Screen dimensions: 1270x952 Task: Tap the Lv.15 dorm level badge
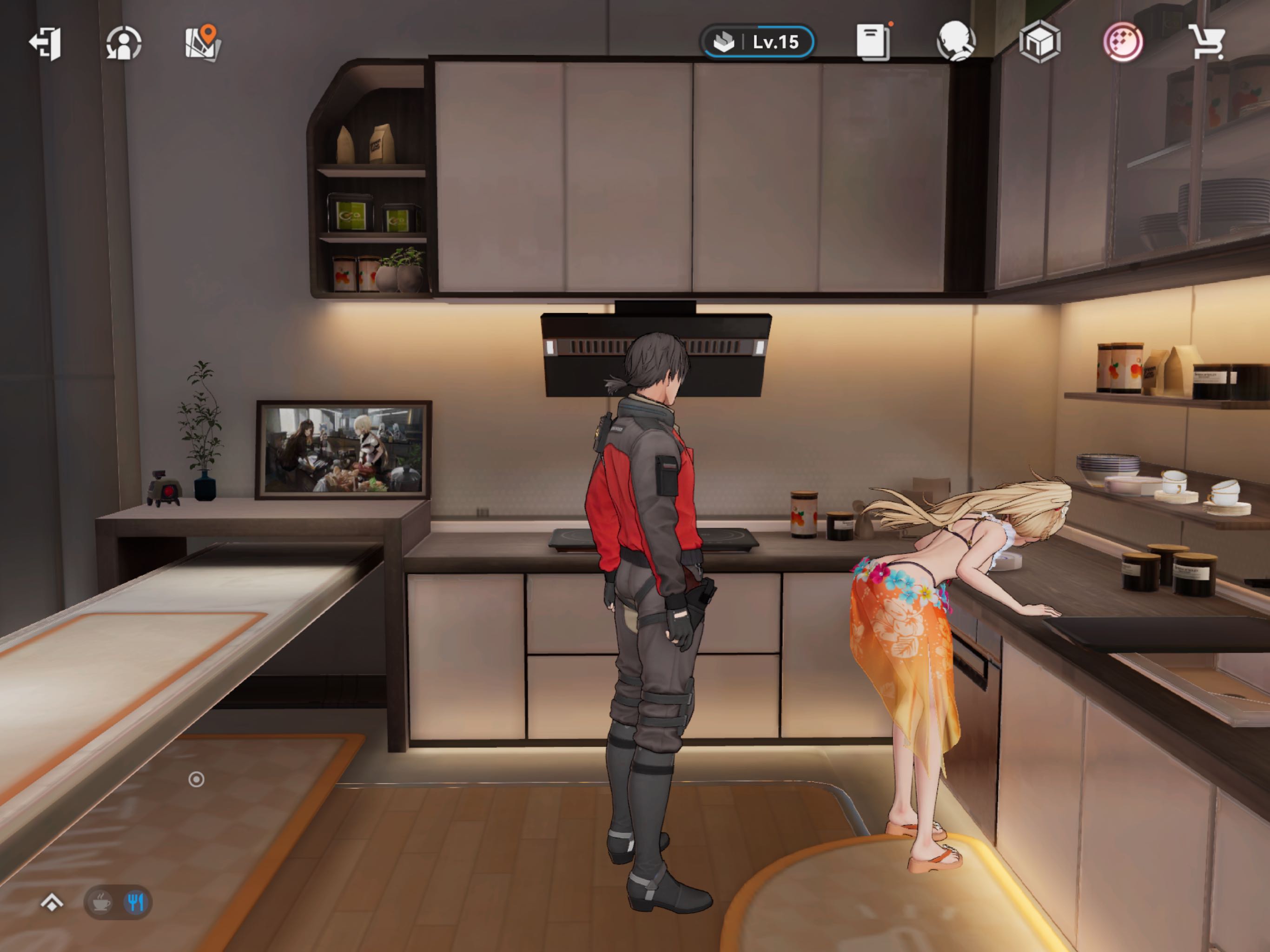pyautogui.click(x=757, y=42)
